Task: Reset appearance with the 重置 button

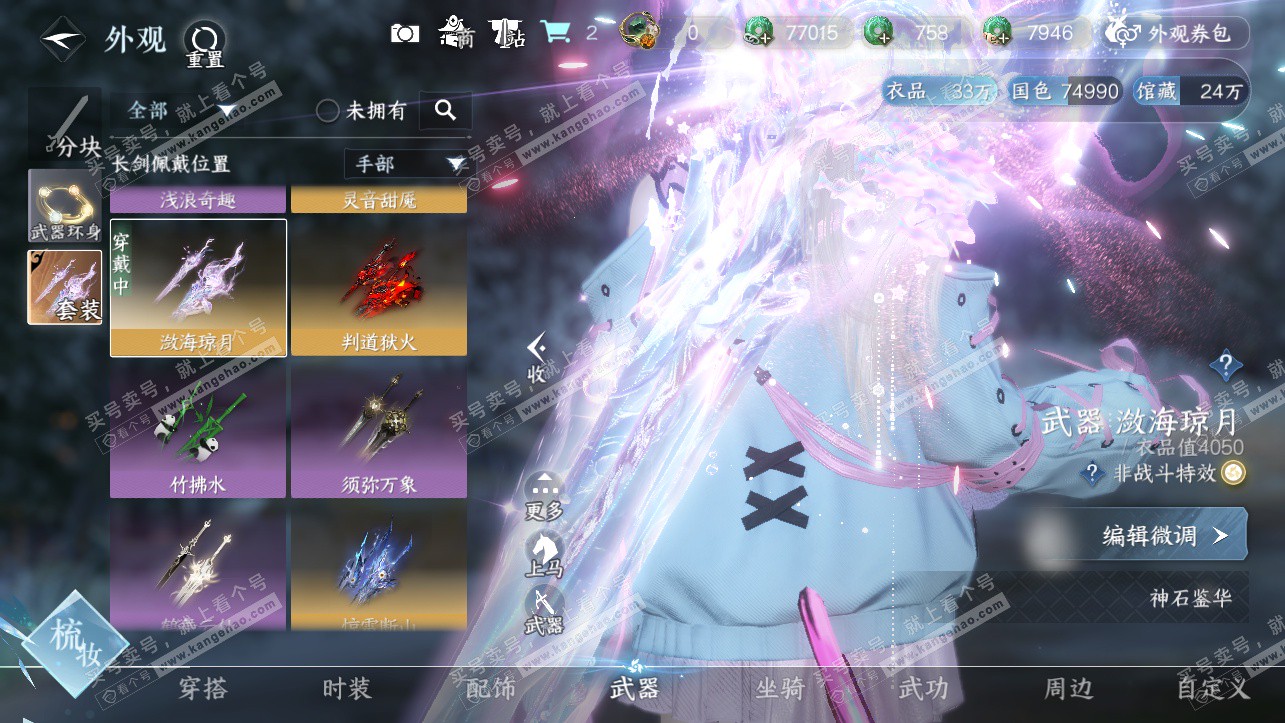Action: click(x=204, y=44)
